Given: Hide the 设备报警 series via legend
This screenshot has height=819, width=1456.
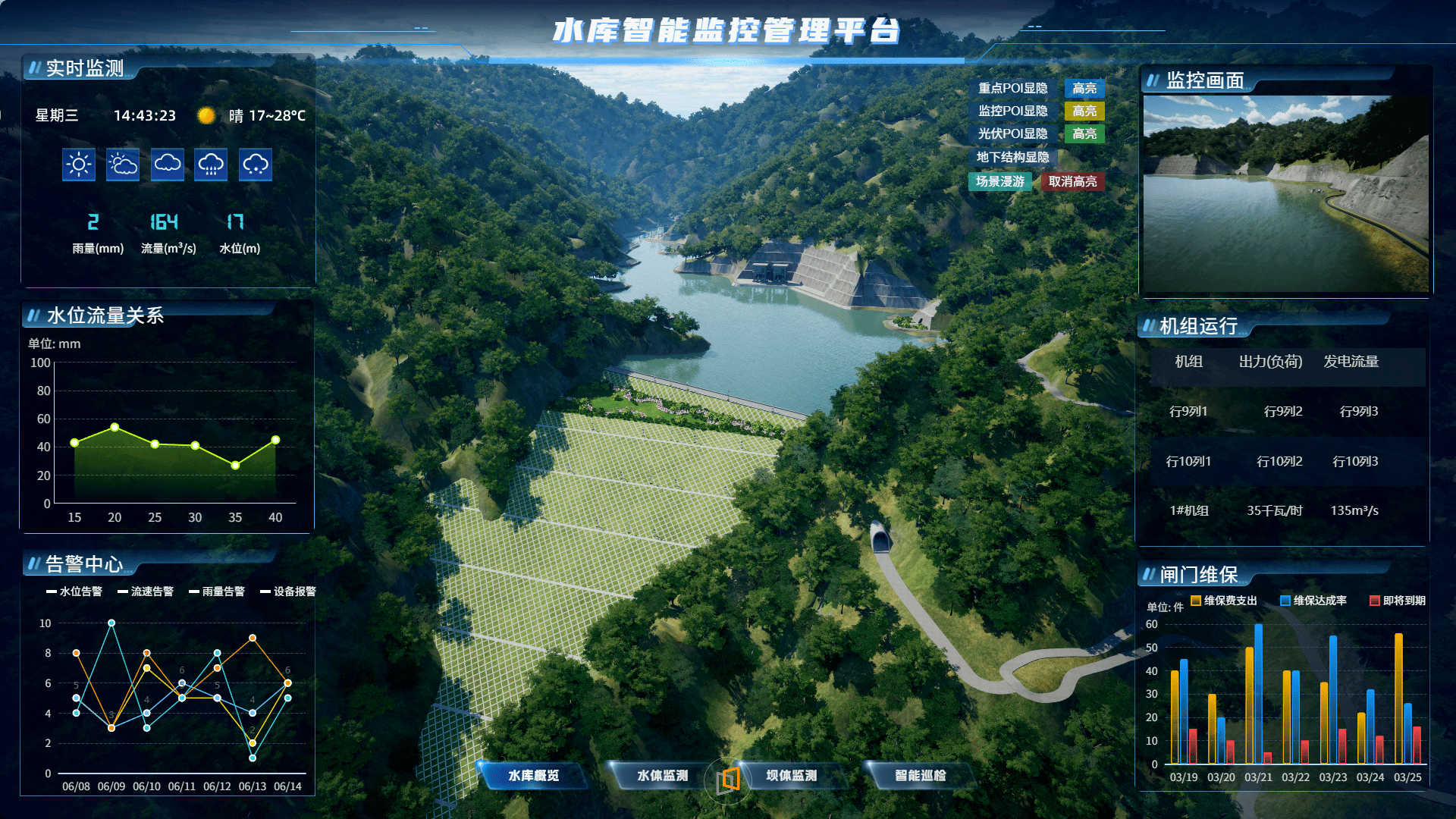Looking at the screenshot, I should click(288, 591).
